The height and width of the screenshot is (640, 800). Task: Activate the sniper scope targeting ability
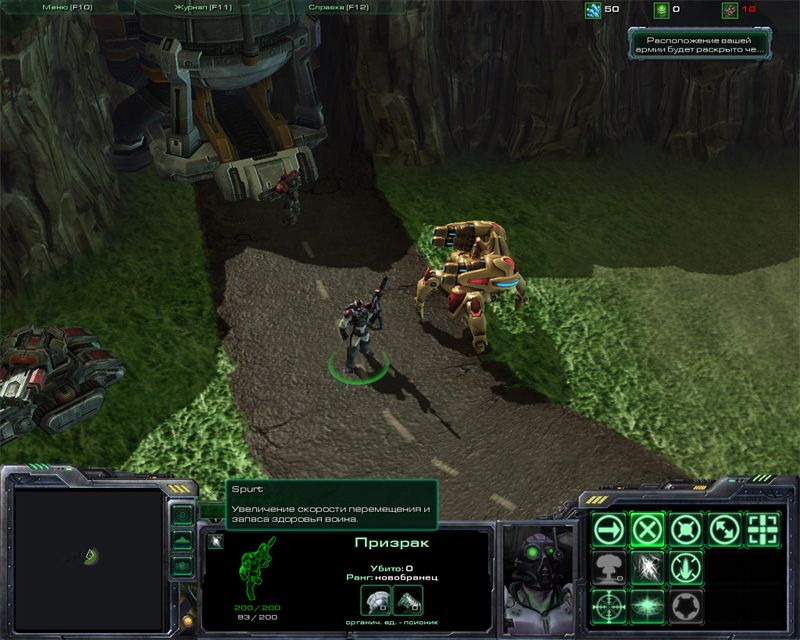(608, 605)
